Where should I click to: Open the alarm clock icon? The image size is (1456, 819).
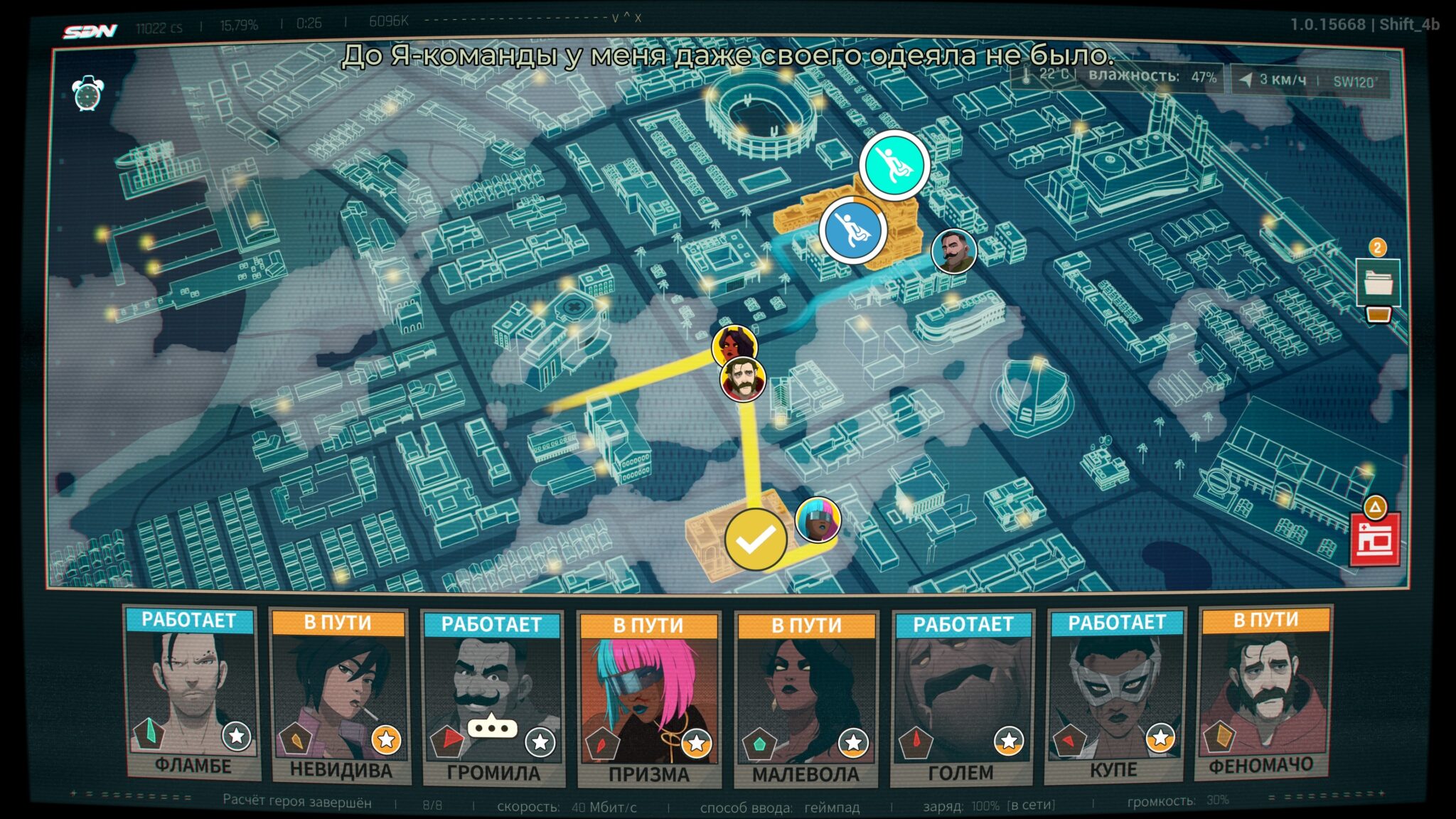point(88,93)
